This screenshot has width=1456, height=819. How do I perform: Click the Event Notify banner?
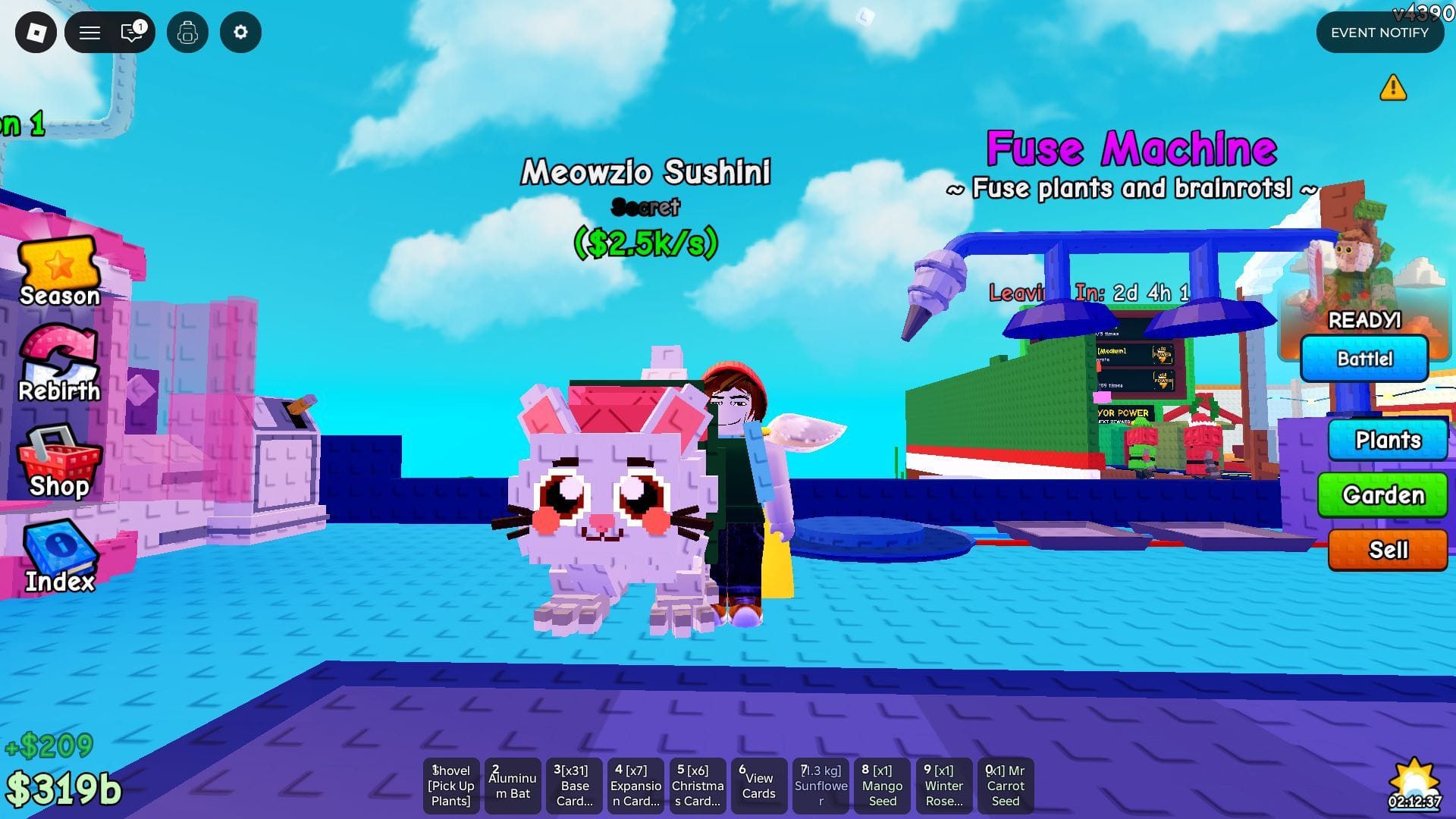(1379, 32)
